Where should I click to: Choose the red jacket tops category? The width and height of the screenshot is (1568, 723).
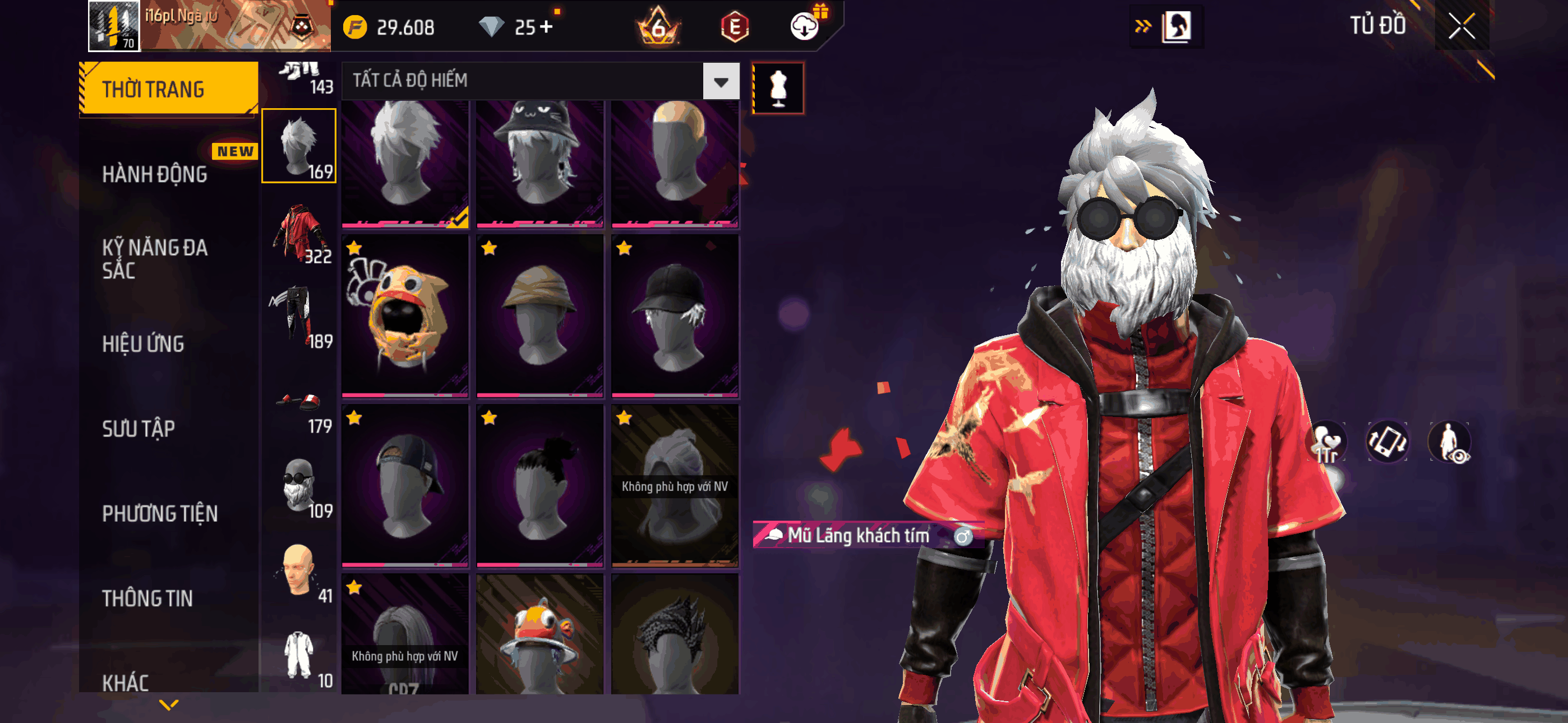(299, 234)
